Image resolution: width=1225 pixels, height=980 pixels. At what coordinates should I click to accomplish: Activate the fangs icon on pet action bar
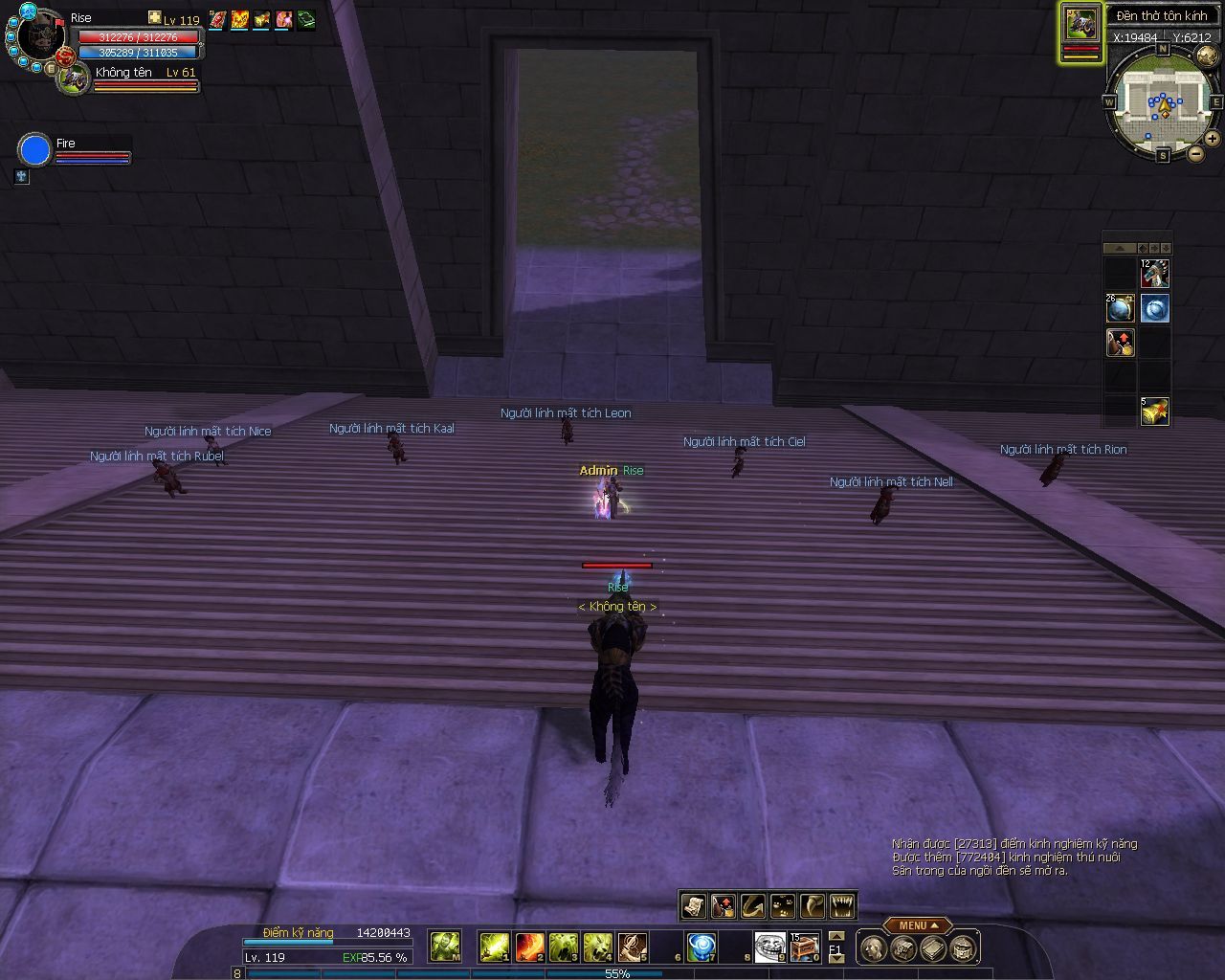(x=842, y=905)
